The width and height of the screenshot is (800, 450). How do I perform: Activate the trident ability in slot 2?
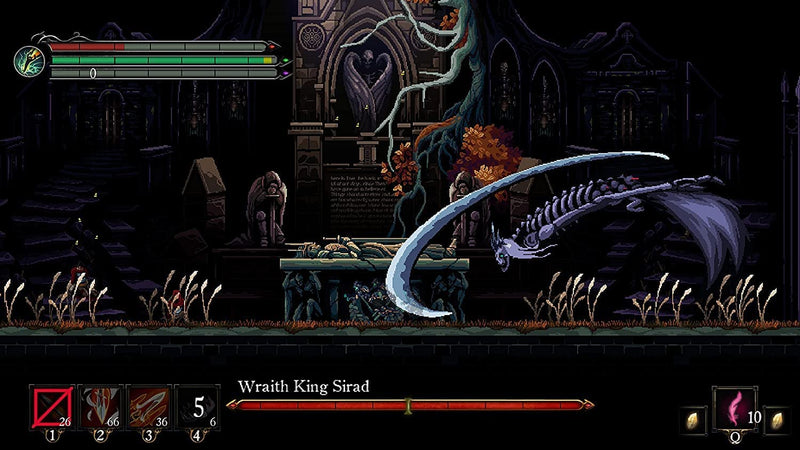[x=100, y=407]
